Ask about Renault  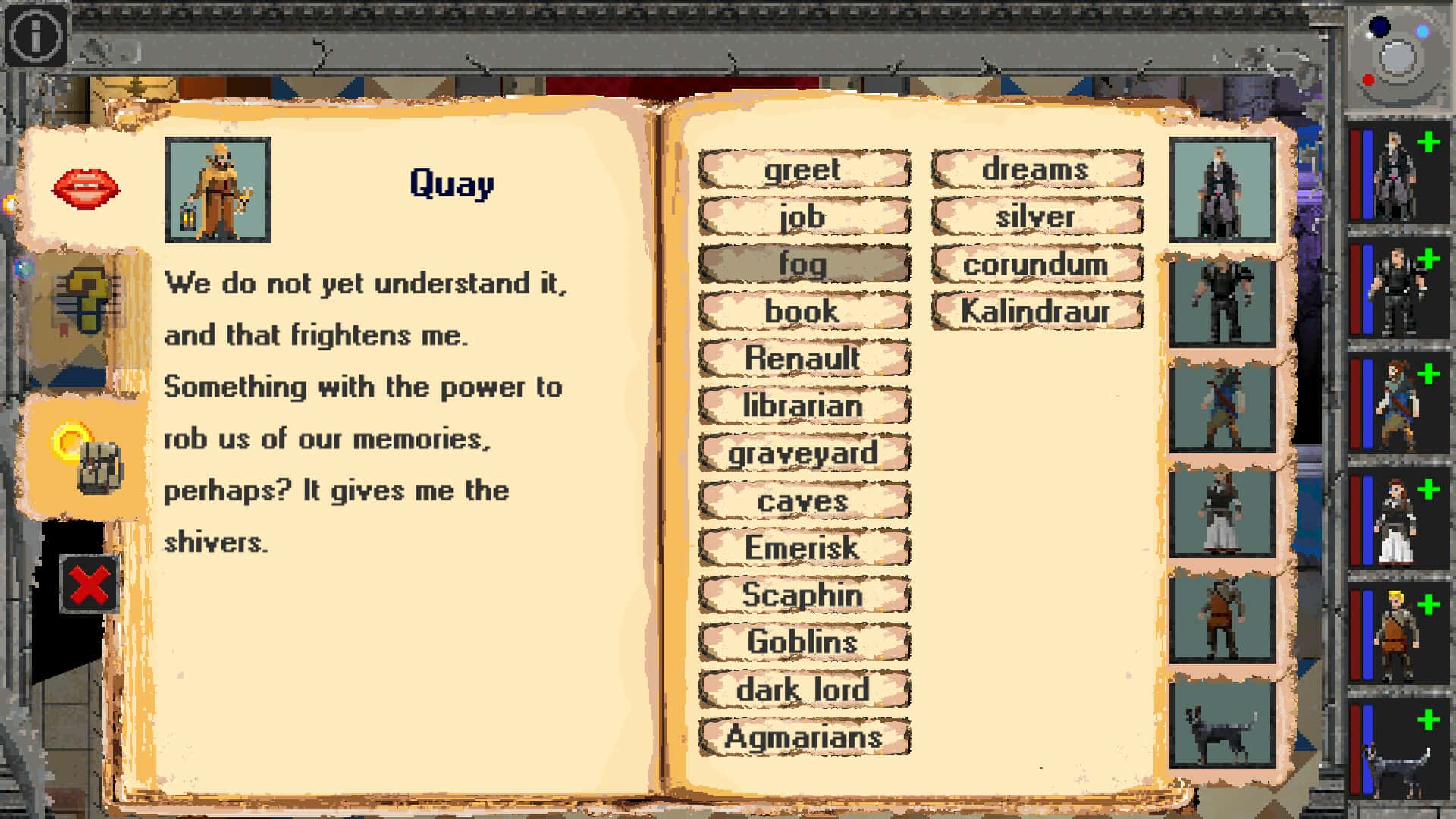point(804,359)
